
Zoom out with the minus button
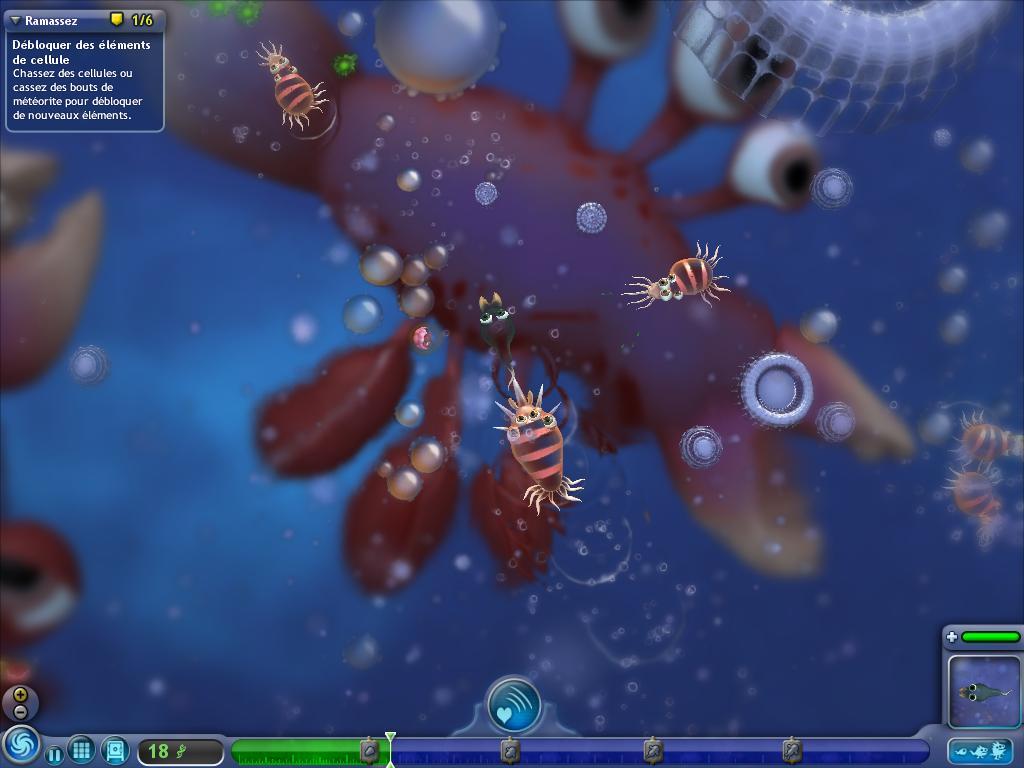[20, 711]
